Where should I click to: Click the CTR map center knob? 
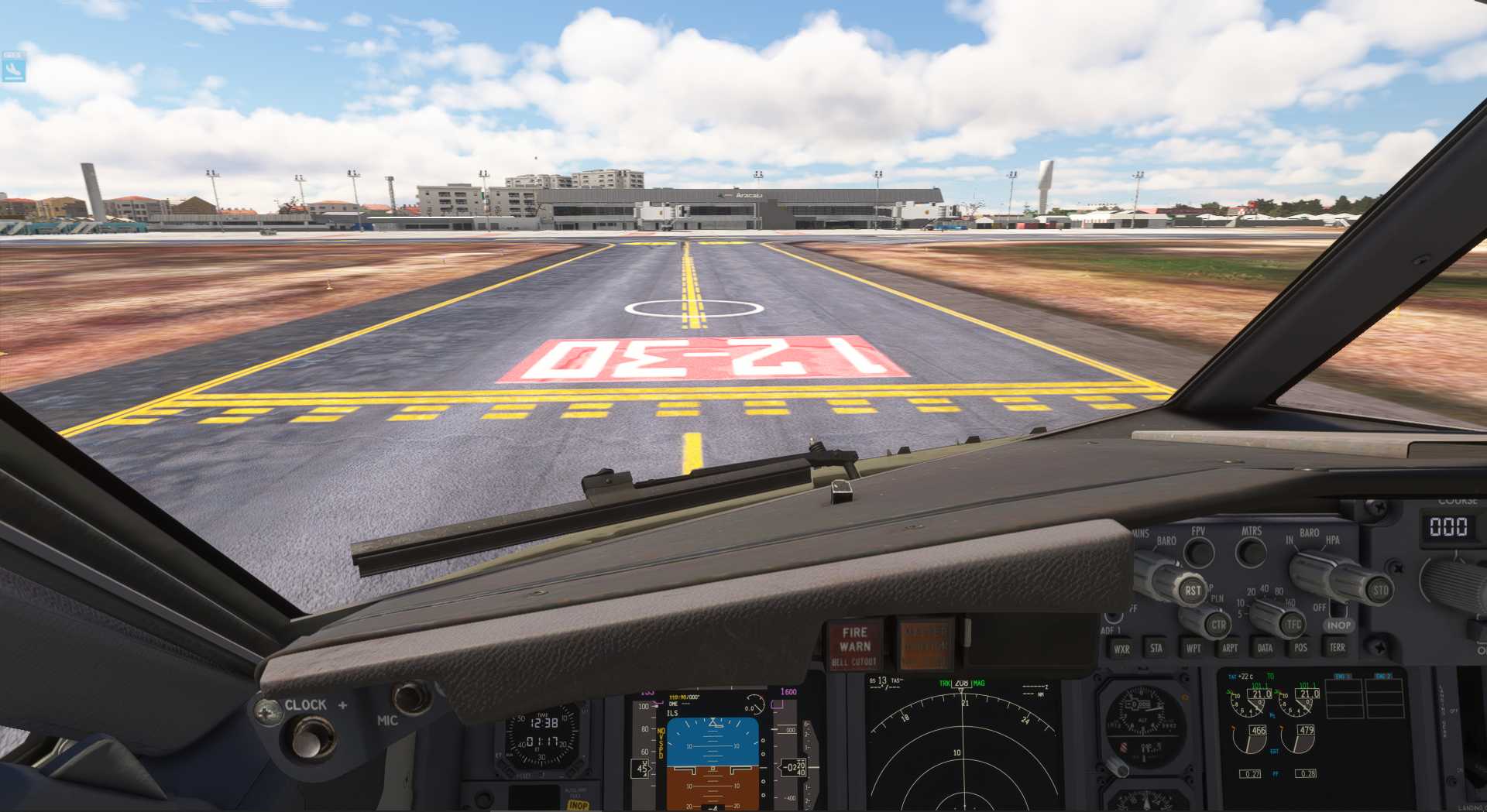coord(1217,624)
